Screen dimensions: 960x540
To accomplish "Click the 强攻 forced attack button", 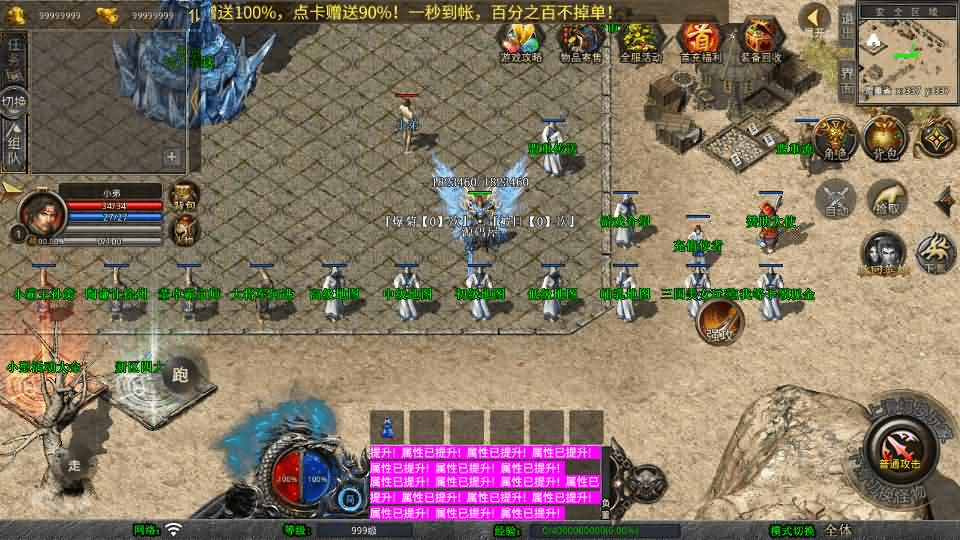I will click(719, 320).
